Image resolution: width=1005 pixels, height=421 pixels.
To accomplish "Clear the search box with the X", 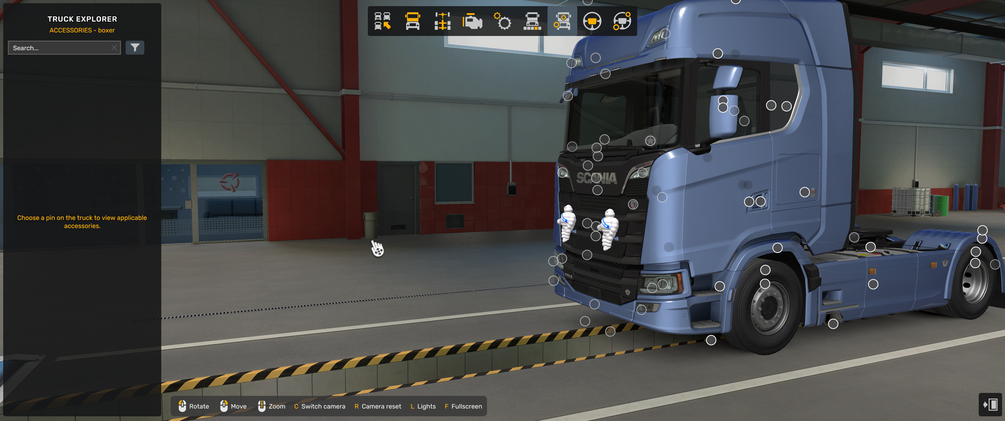I will click(x=115, y=48).
